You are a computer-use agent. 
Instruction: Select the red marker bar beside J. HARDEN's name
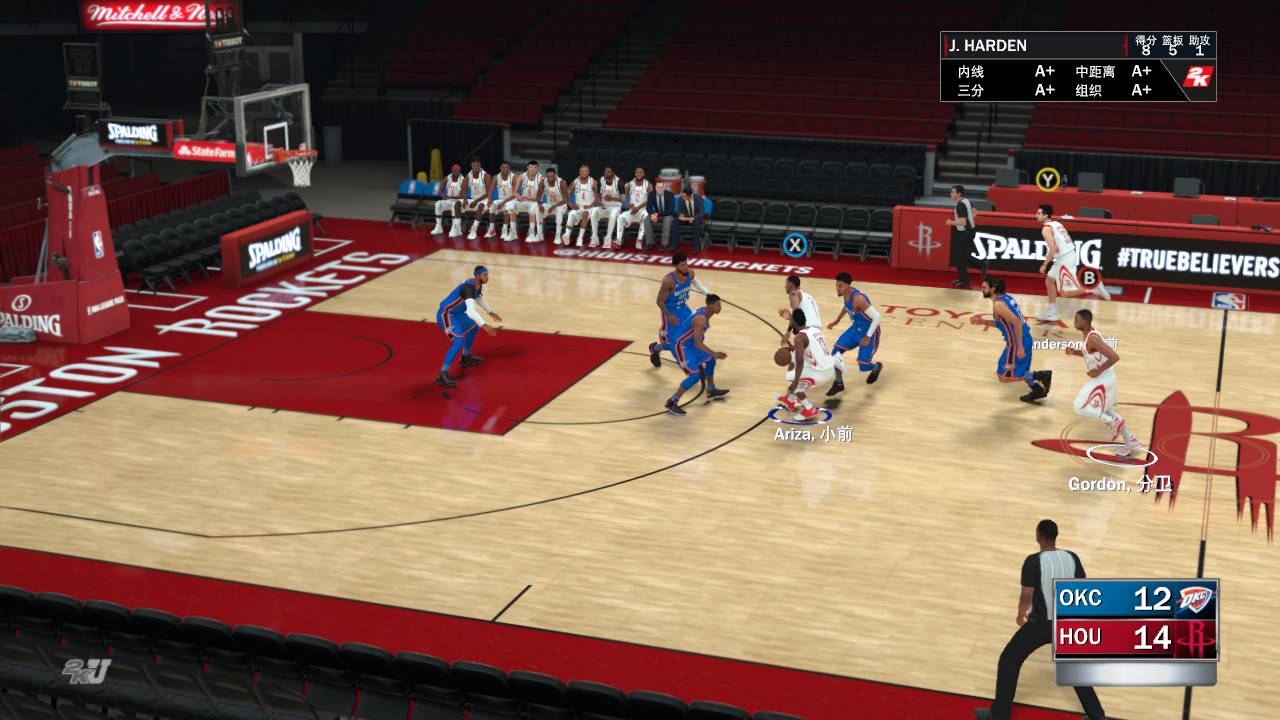pos(947,45)
